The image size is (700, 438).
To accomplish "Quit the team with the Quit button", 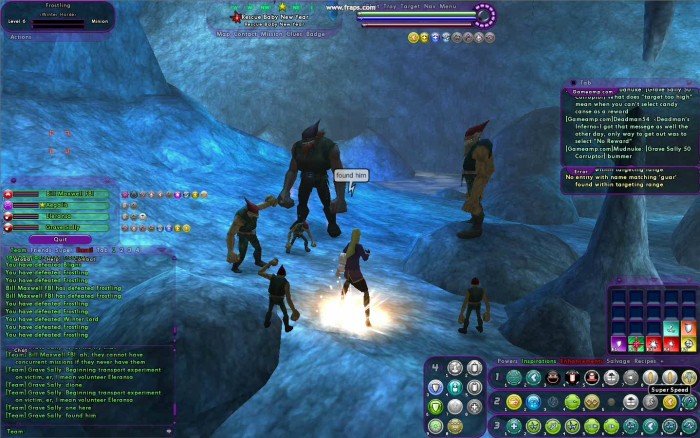I will (x=60, y=239).
